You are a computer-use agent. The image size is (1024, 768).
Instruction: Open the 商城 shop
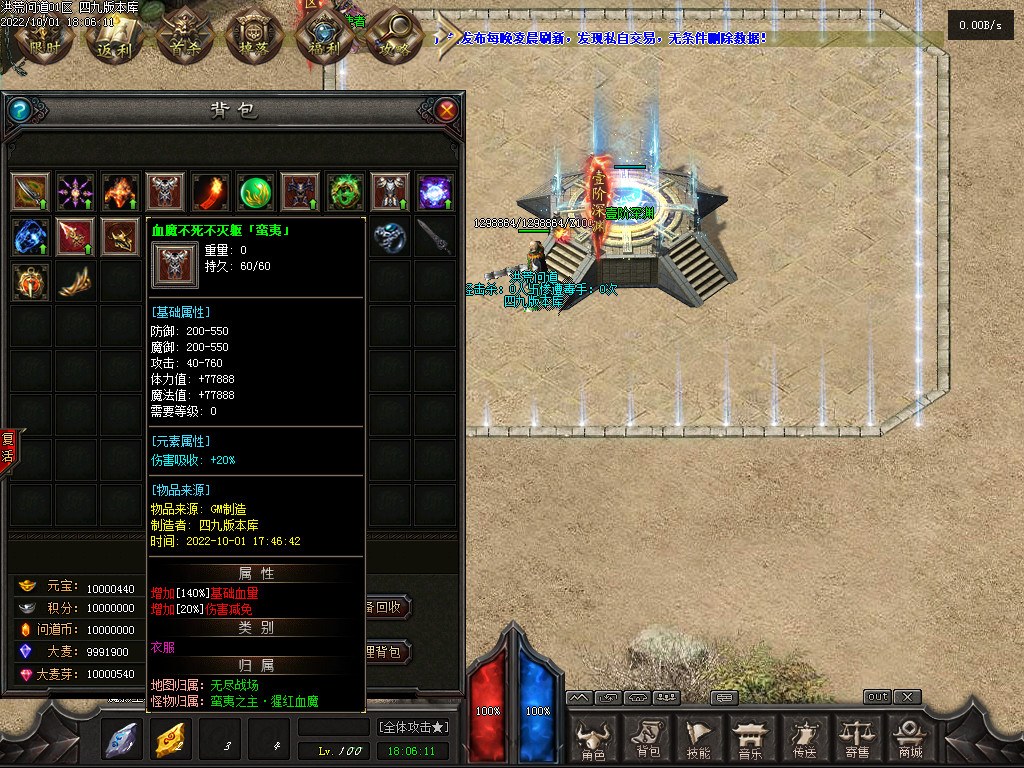pos(909,740)
